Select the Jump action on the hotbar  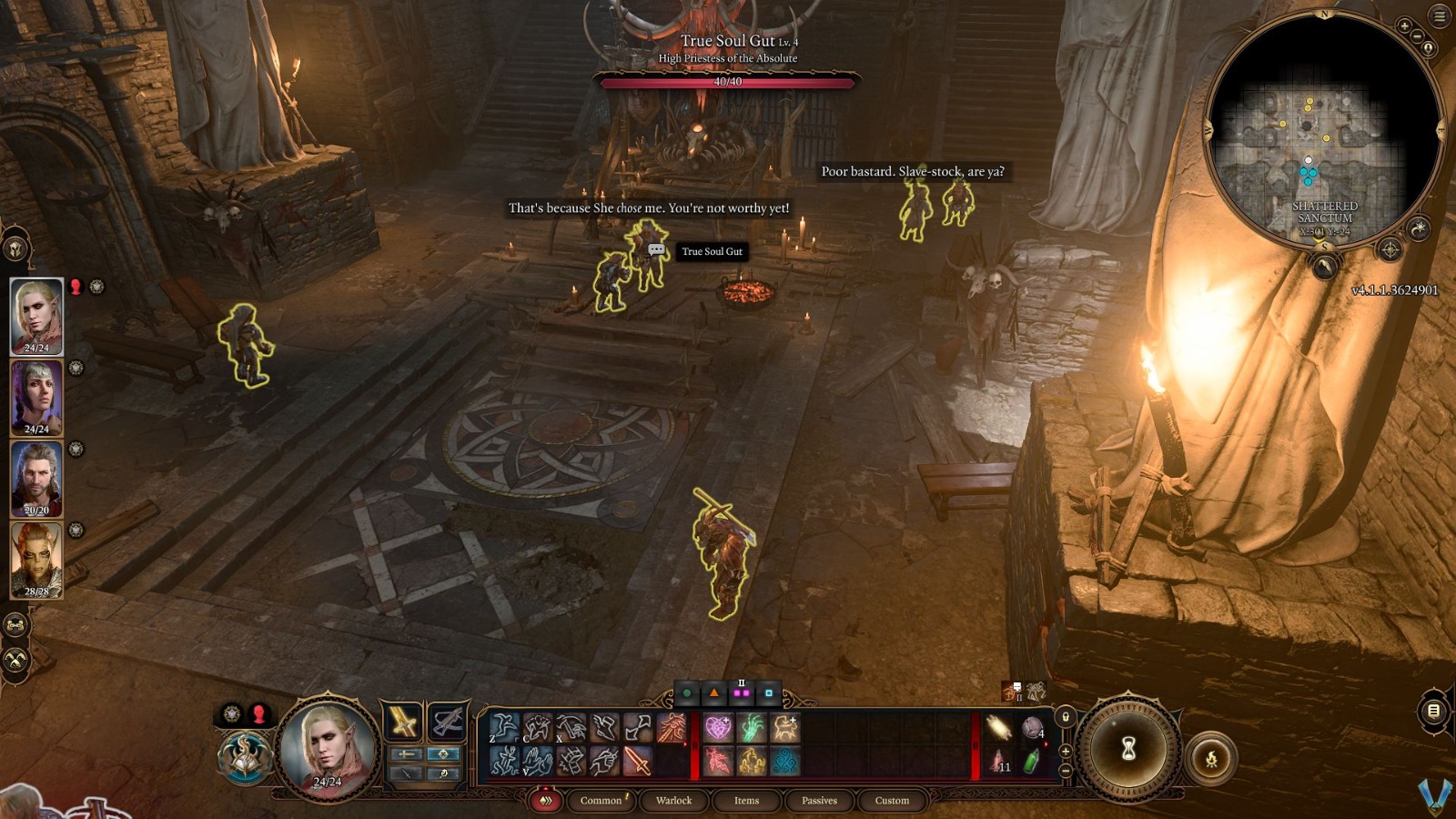coord(502,726)
